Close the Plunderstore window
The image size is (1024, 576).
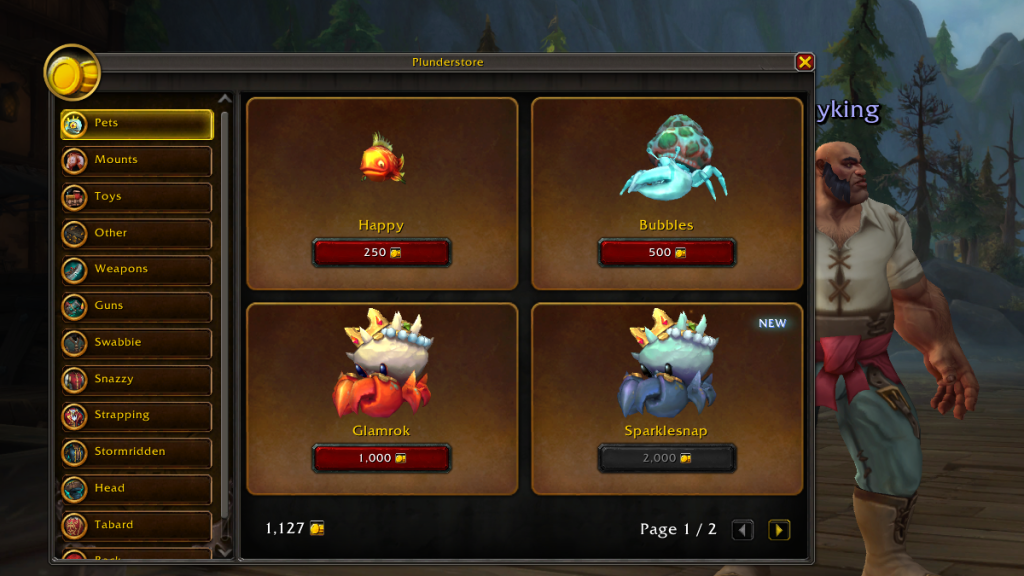[x=804, y=62]
